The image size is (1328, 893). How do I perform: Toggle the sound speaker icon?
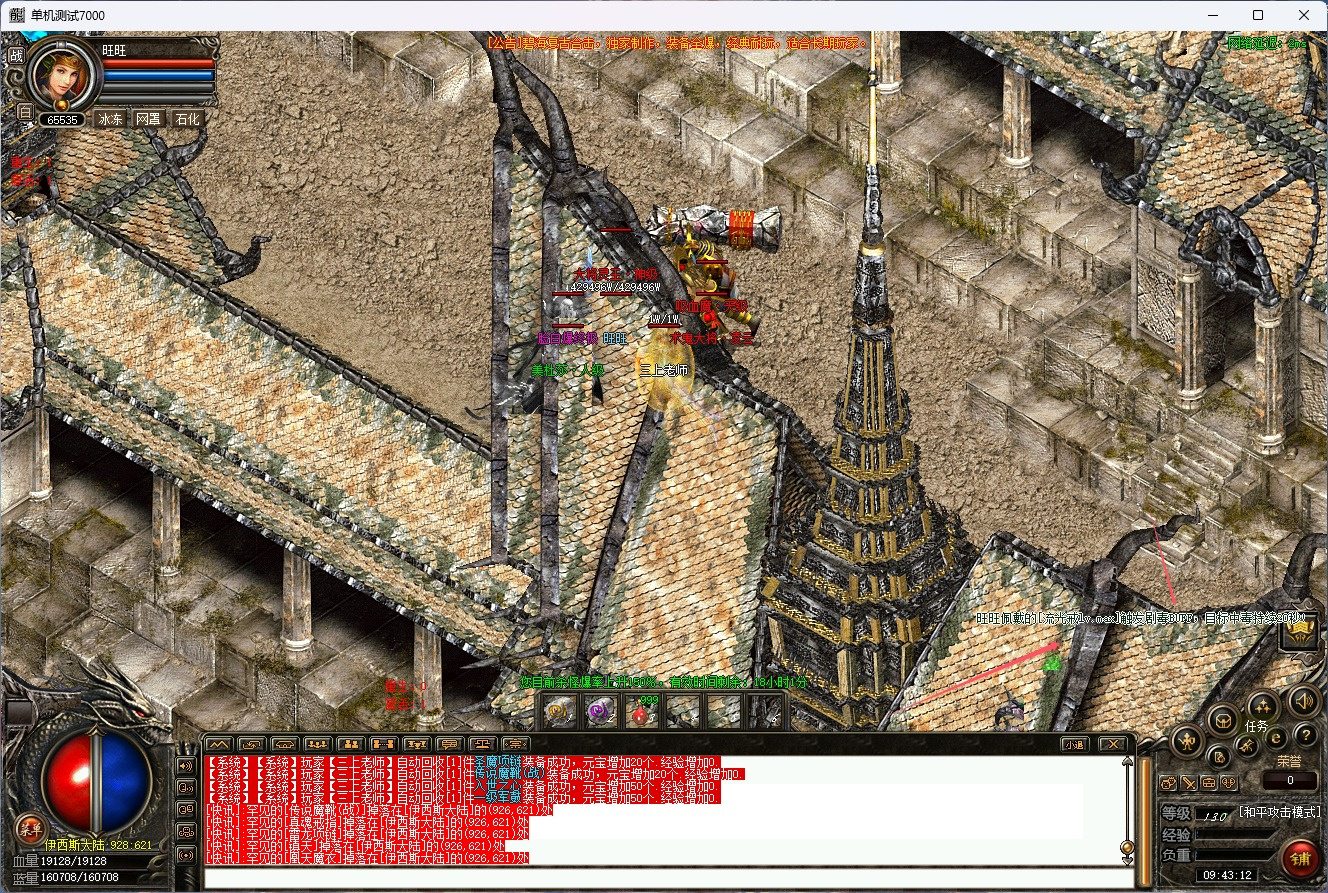pyautogui.click(x=1302, y=699)
